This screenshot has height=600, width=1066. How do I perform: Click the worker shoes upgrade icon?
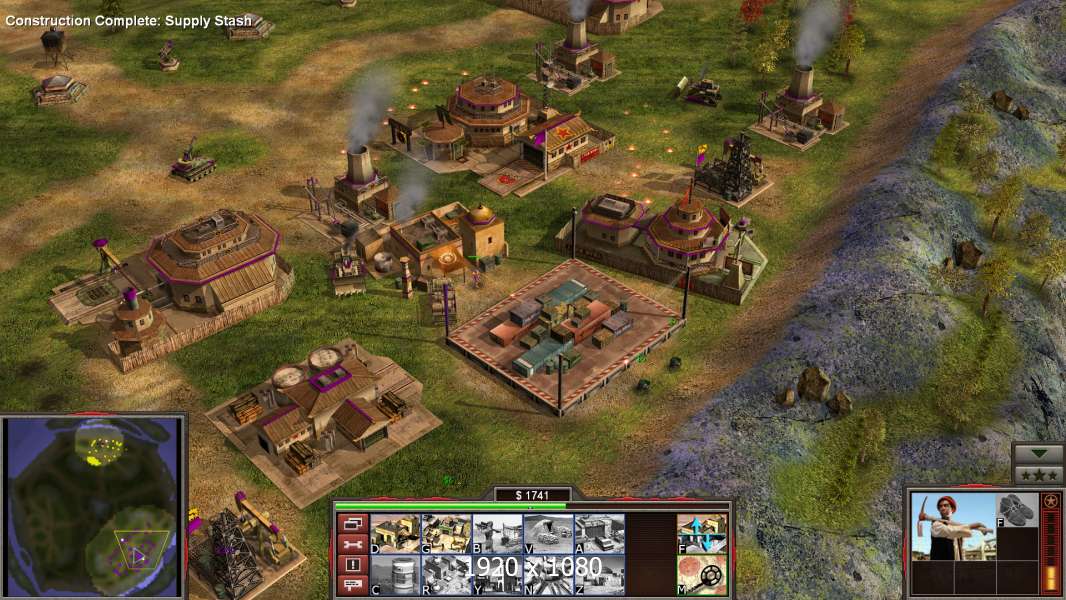(1019, 509)
